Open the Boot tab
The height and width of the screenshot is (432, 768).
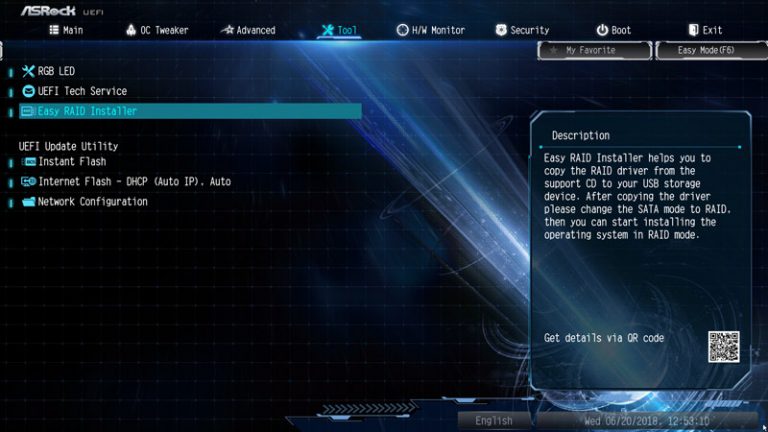coord(614,30)
